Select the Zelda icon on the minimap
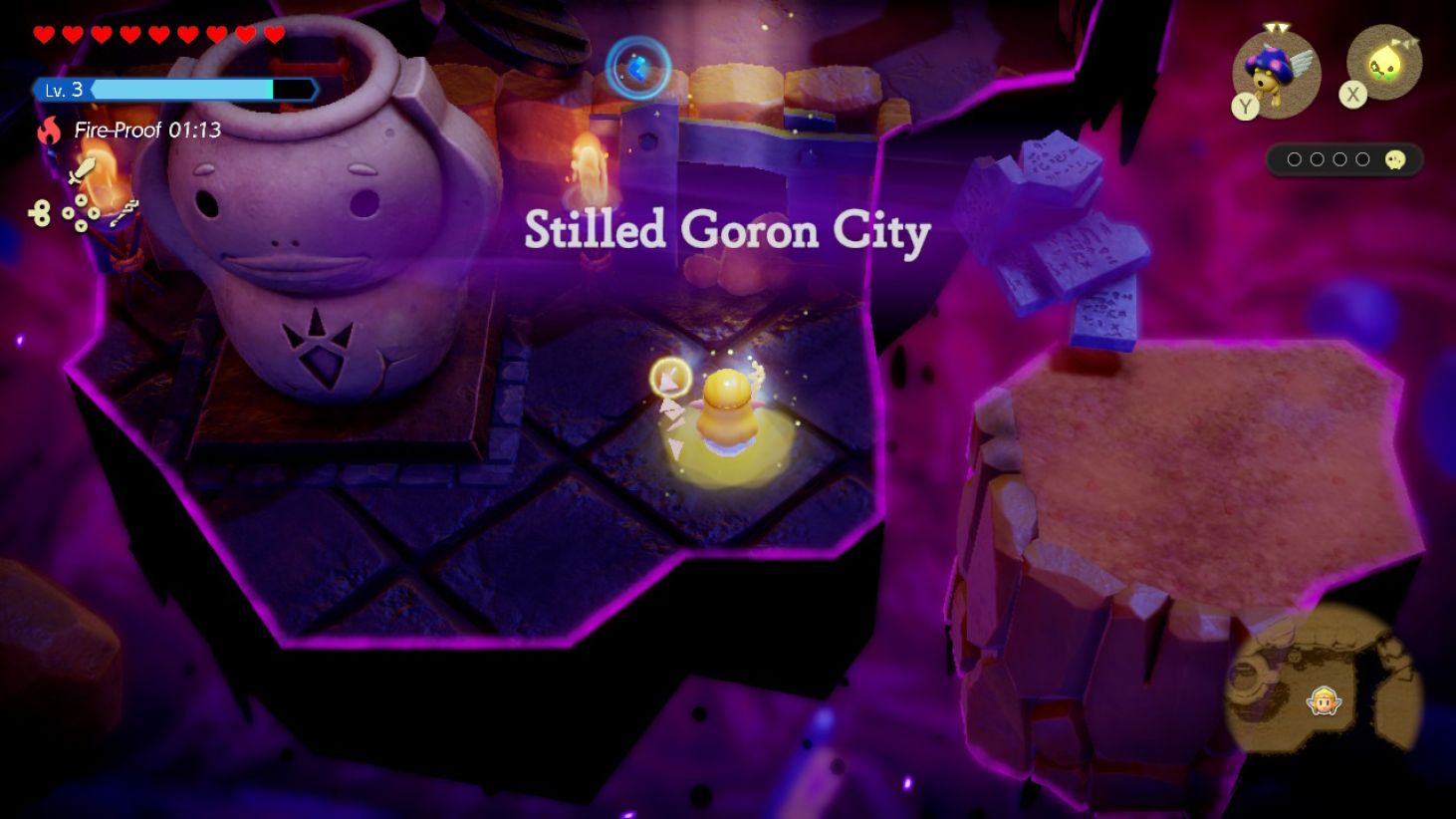1456x819 pixels. click(x=1323, y=700)
